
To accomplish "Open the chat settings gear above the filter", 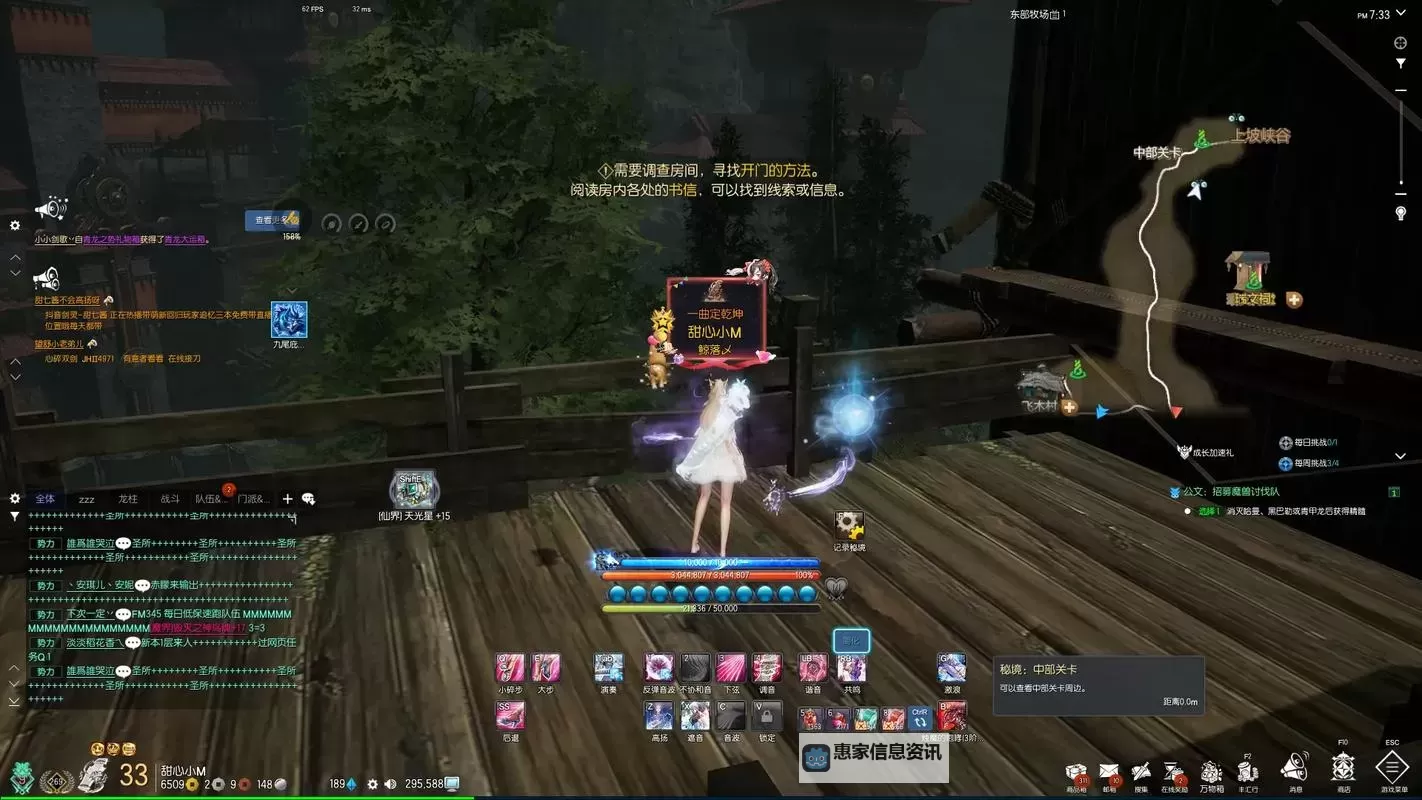I will [x=14, y=498].
